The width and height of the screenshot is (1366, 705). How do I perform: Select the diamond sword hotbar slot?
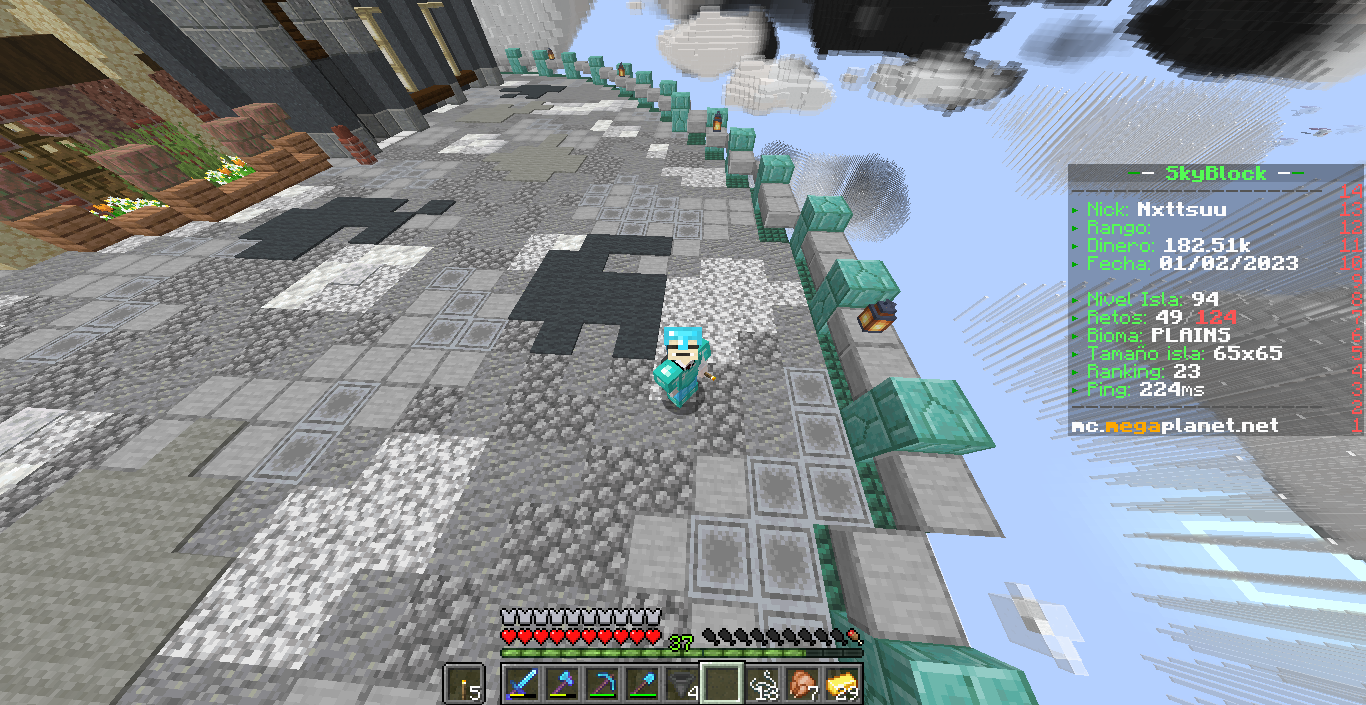point(523,684)
